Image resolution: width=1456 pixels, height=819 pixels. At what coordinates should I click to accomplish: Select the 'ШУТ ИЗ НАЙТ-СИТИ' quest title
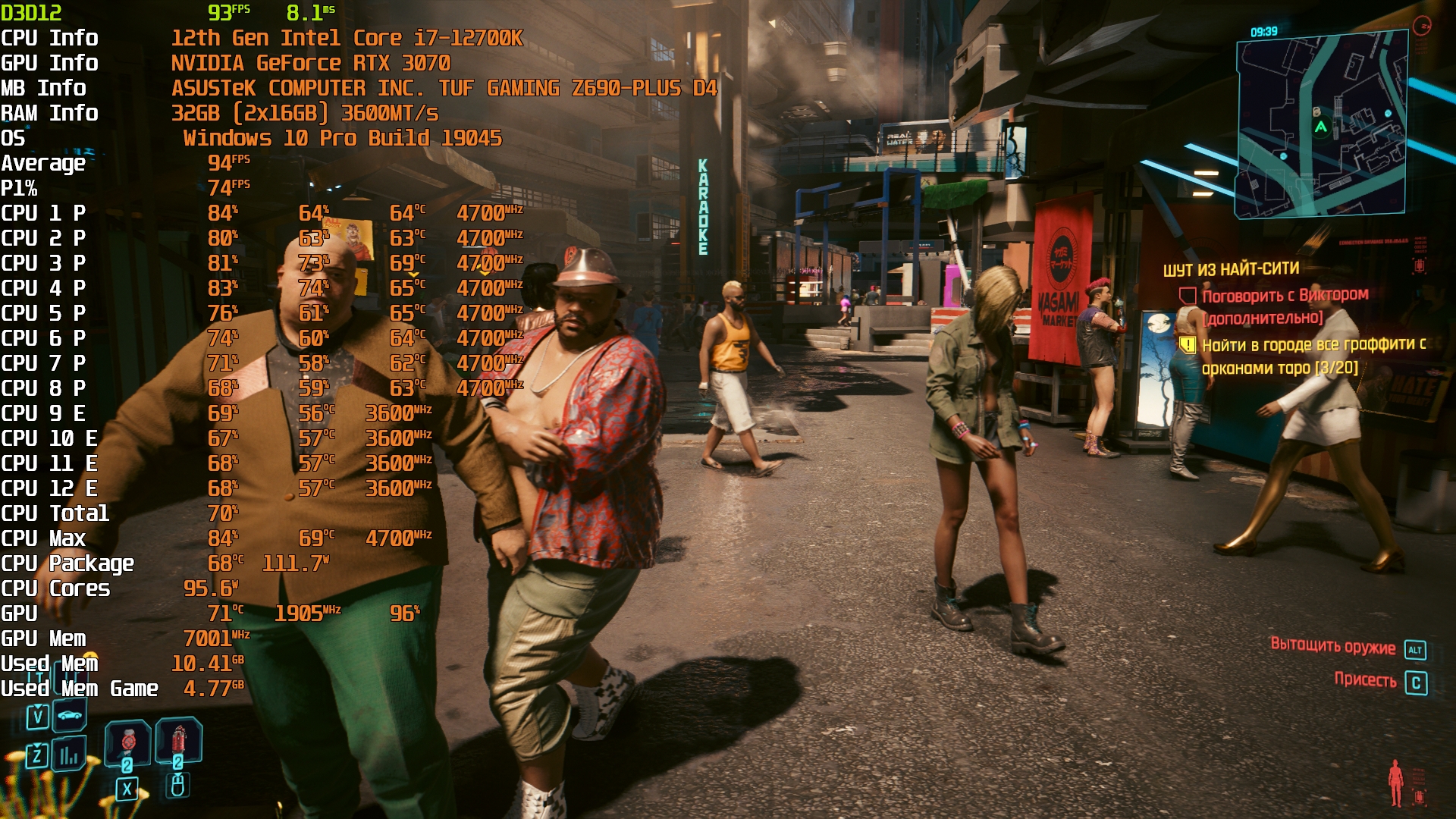pyautogui.click(x=1231, y=270)
